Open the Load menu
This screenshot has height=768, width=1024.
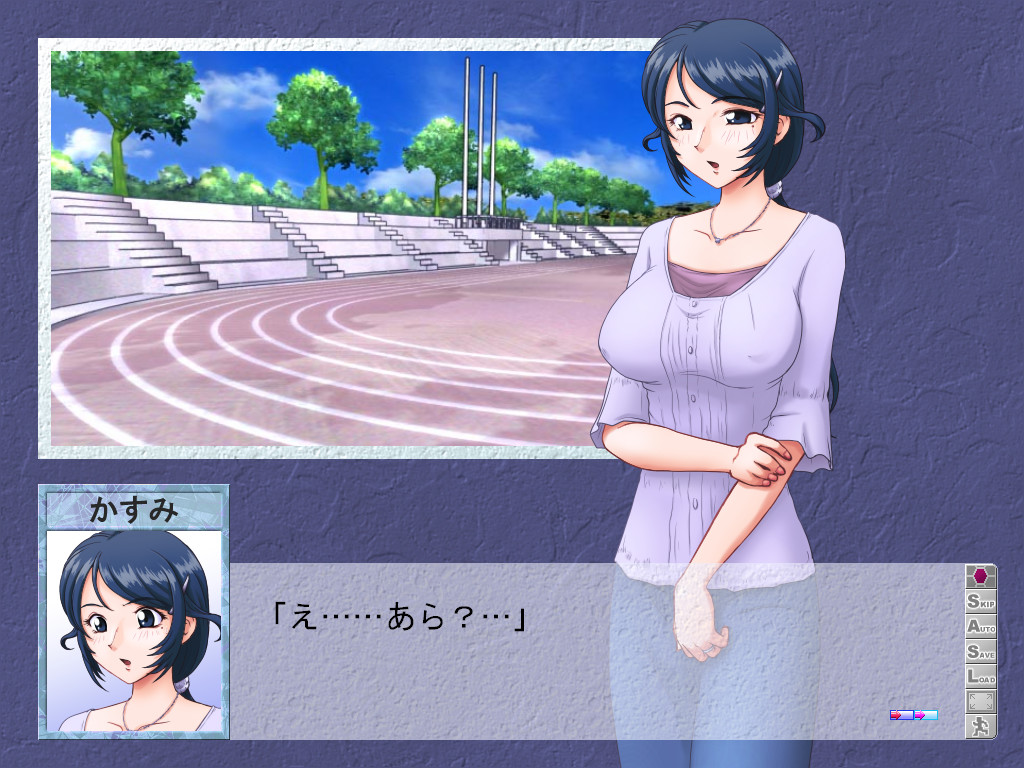980,677
